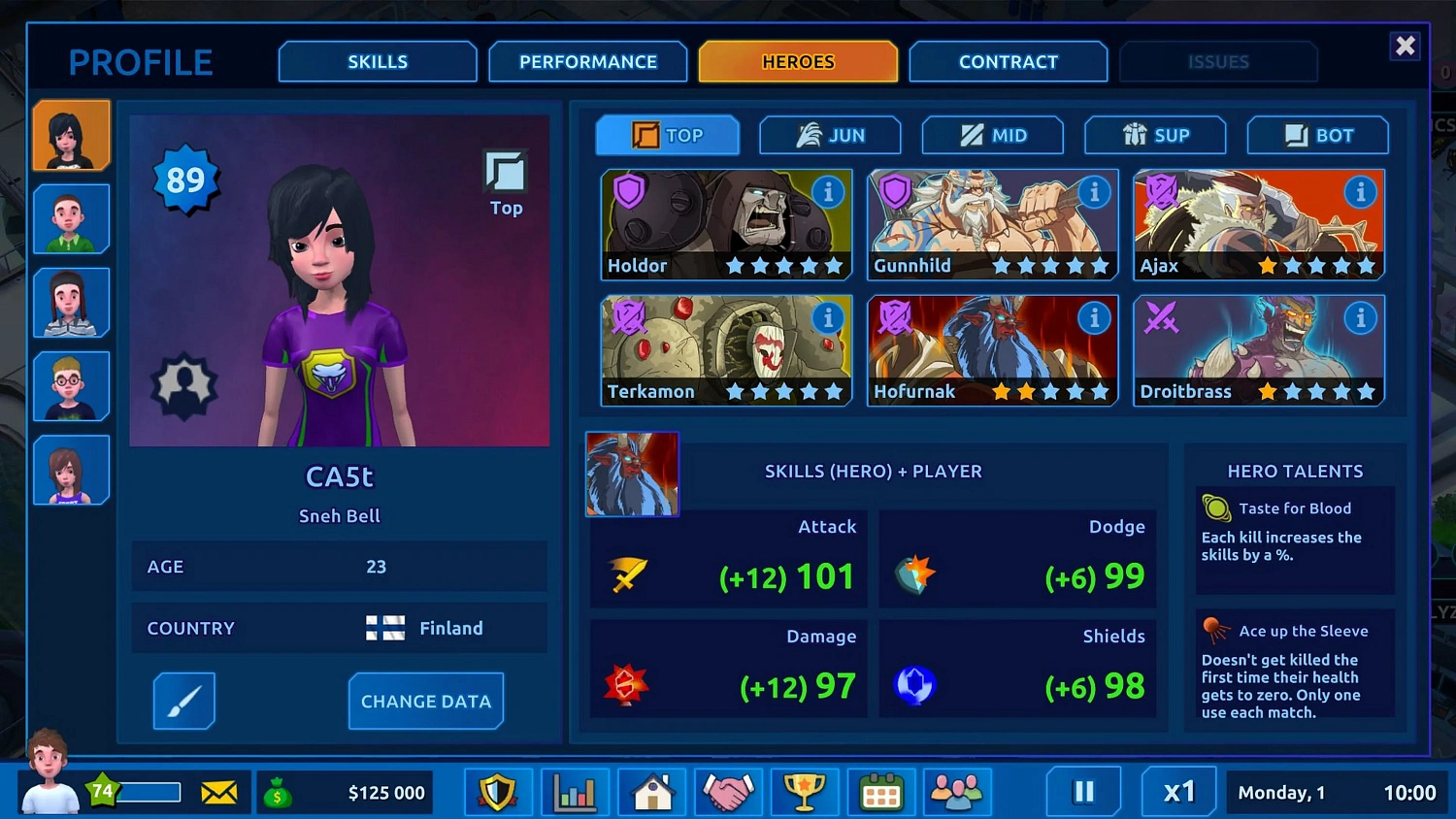Click the CHANGE DATA button
This screenshot has width=1456, height=819.
425,701
